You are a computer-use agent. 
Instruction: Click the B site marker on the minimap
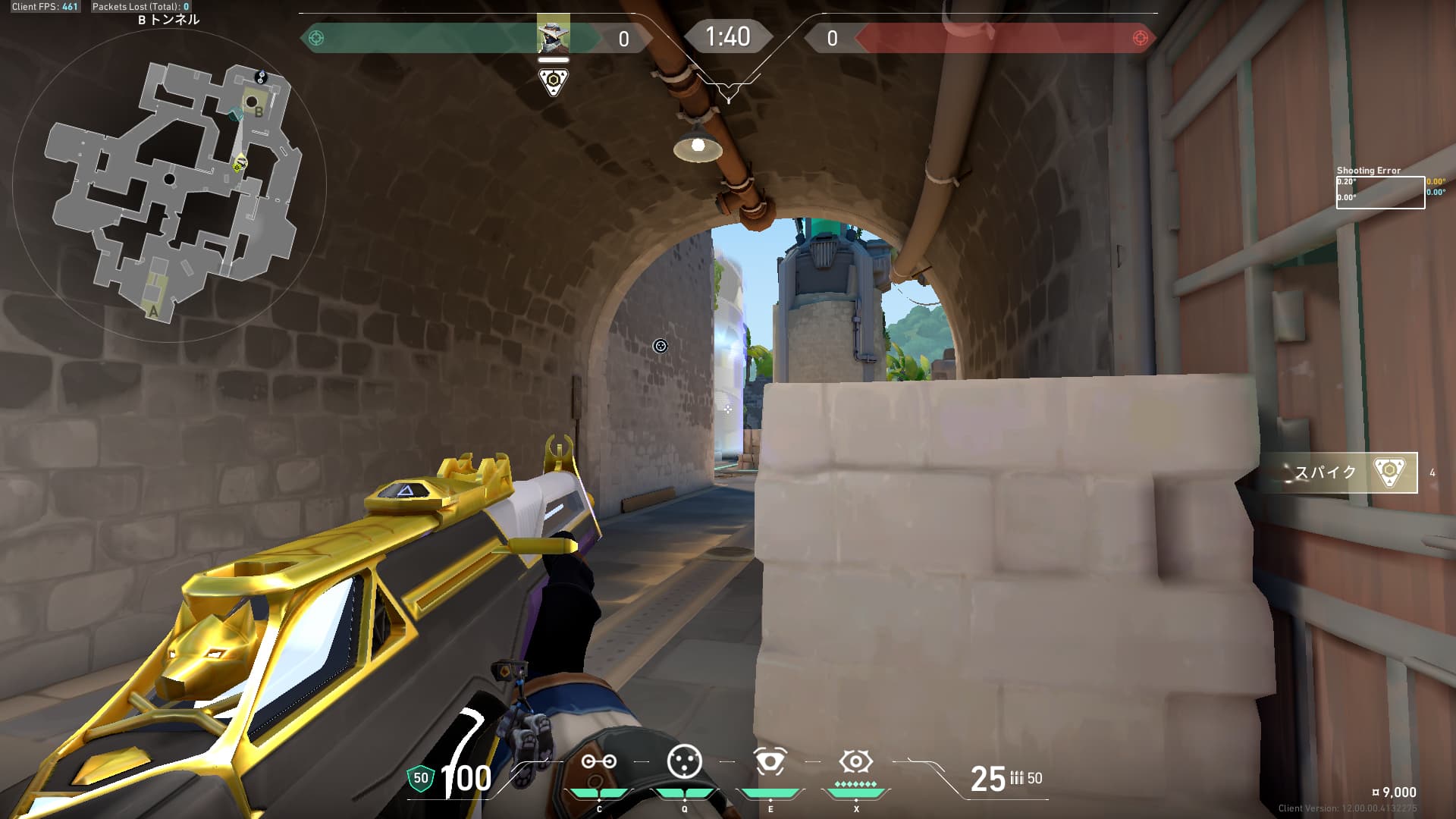coord(259,112)
